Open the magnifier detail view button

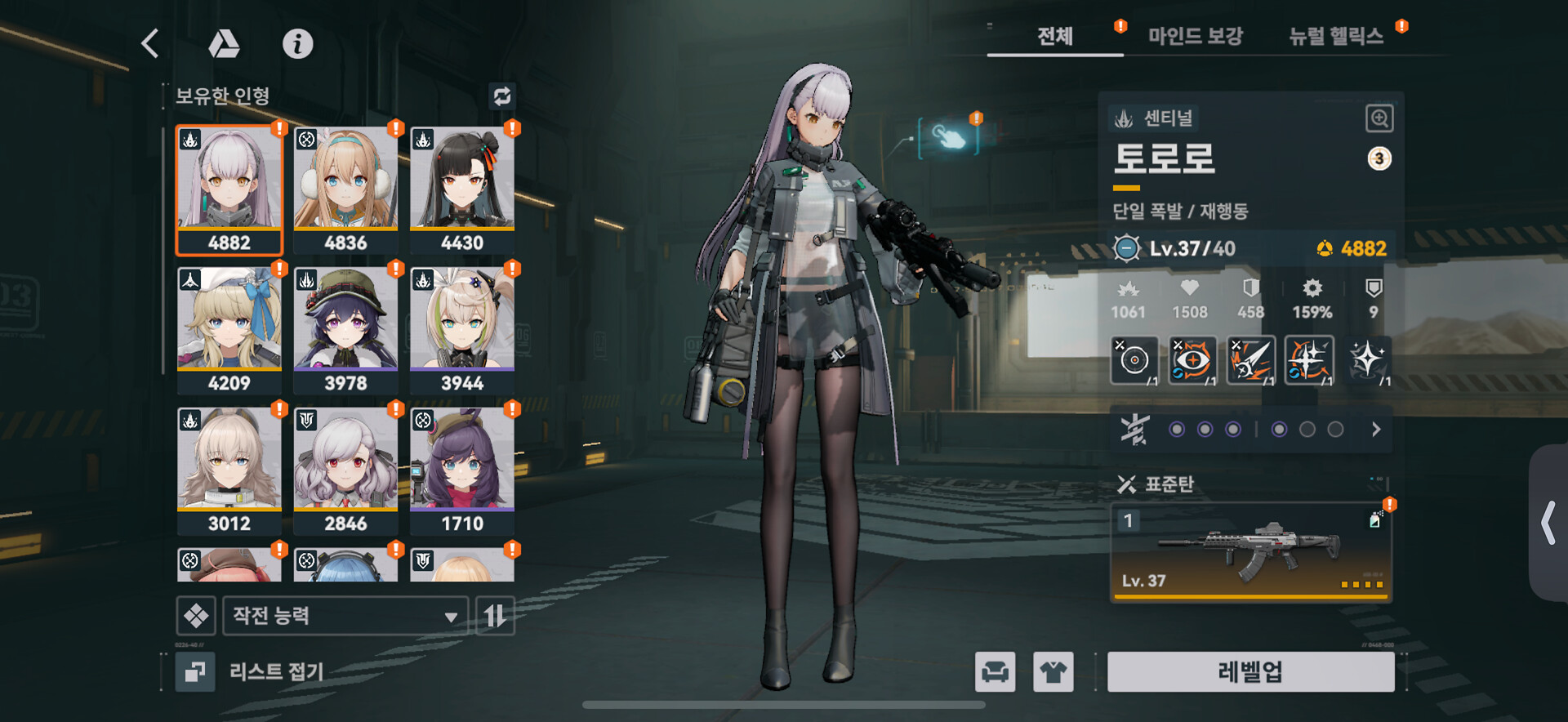point(1379,118)
